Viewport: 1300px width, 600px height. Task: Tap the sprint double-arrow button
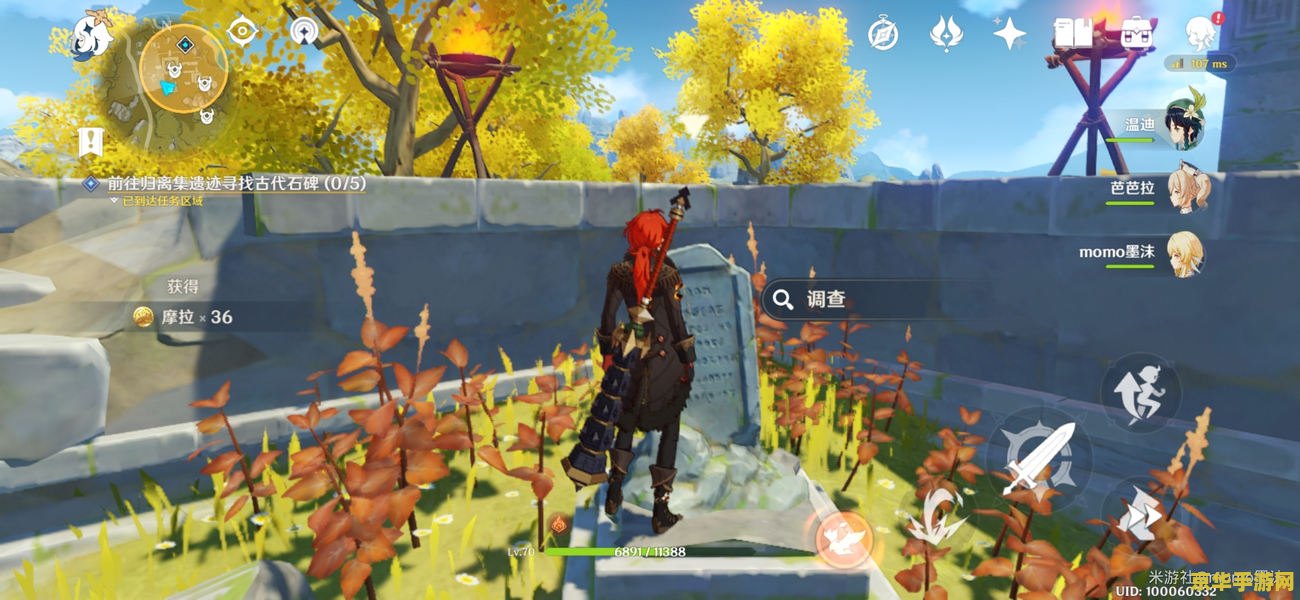click(x=1140, y=517)
